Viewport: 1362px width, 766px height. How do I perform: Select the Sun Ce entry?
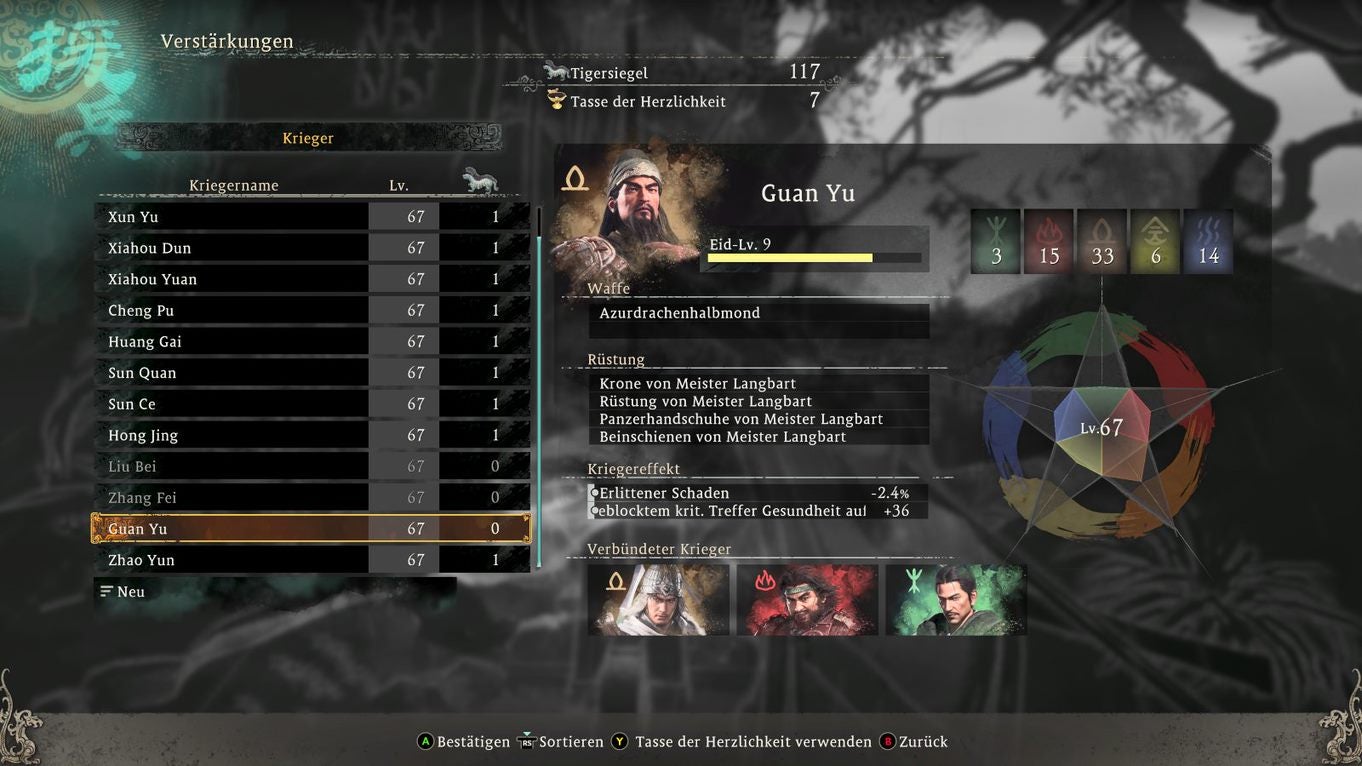point(312,404)
